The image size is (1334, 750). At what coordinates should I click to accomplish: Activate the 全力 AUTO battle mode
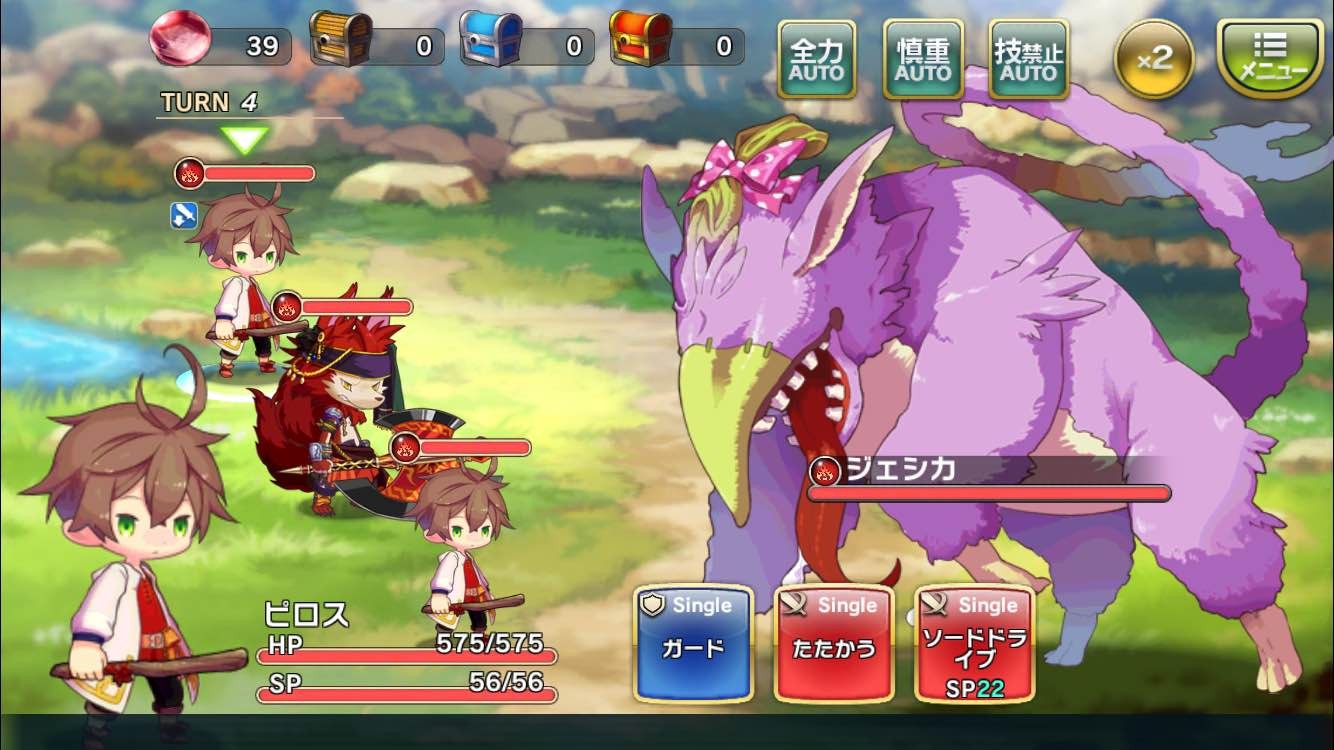pos(816,59)
